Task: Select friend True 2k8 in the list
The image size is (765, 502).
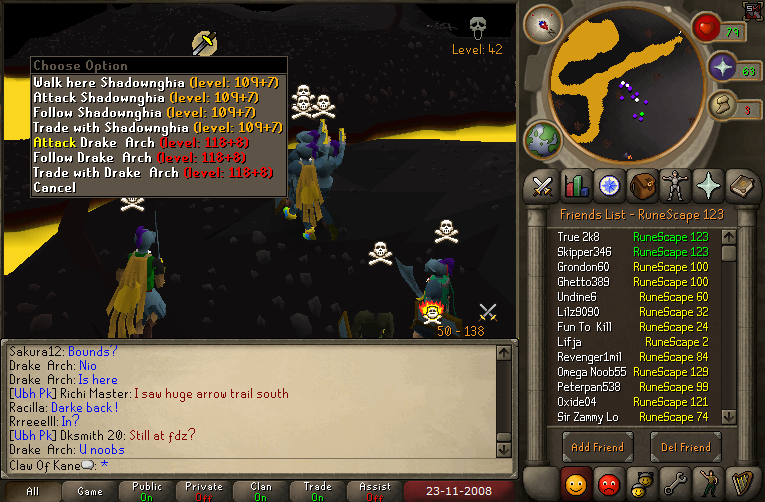Action: (578, 237)
